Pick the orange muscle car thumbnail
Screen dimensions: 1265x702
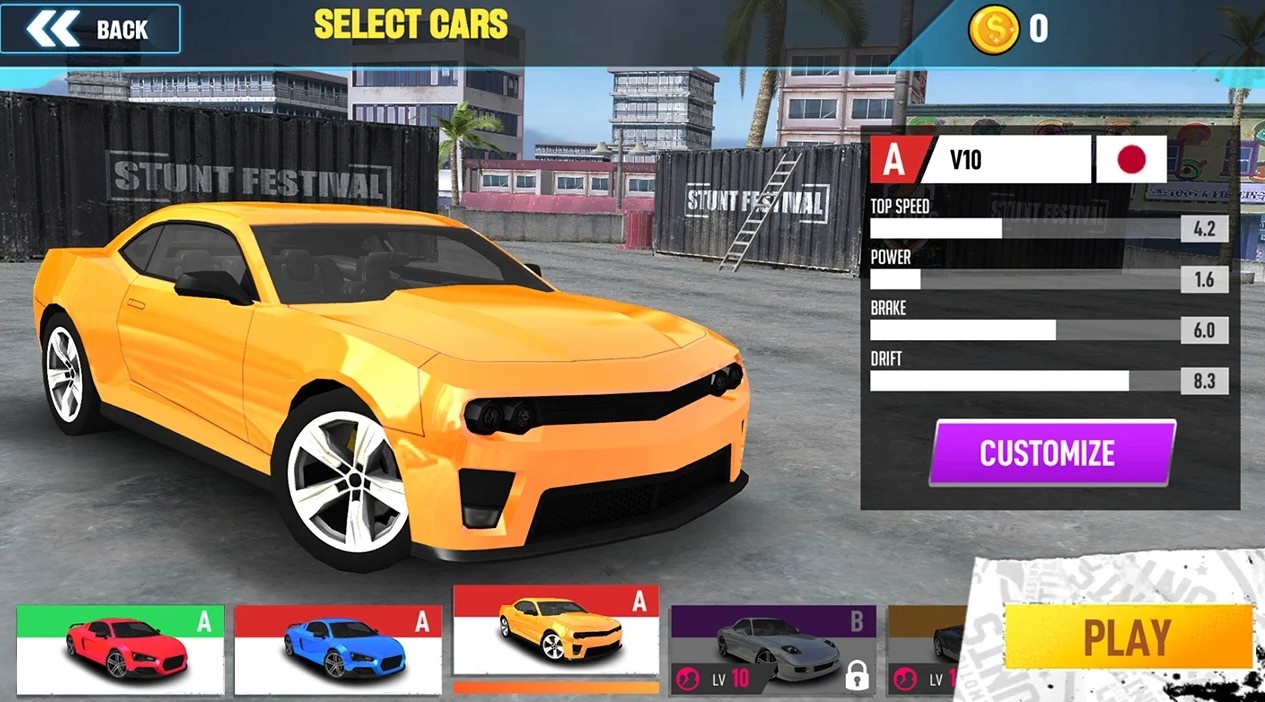pos(556,630)
